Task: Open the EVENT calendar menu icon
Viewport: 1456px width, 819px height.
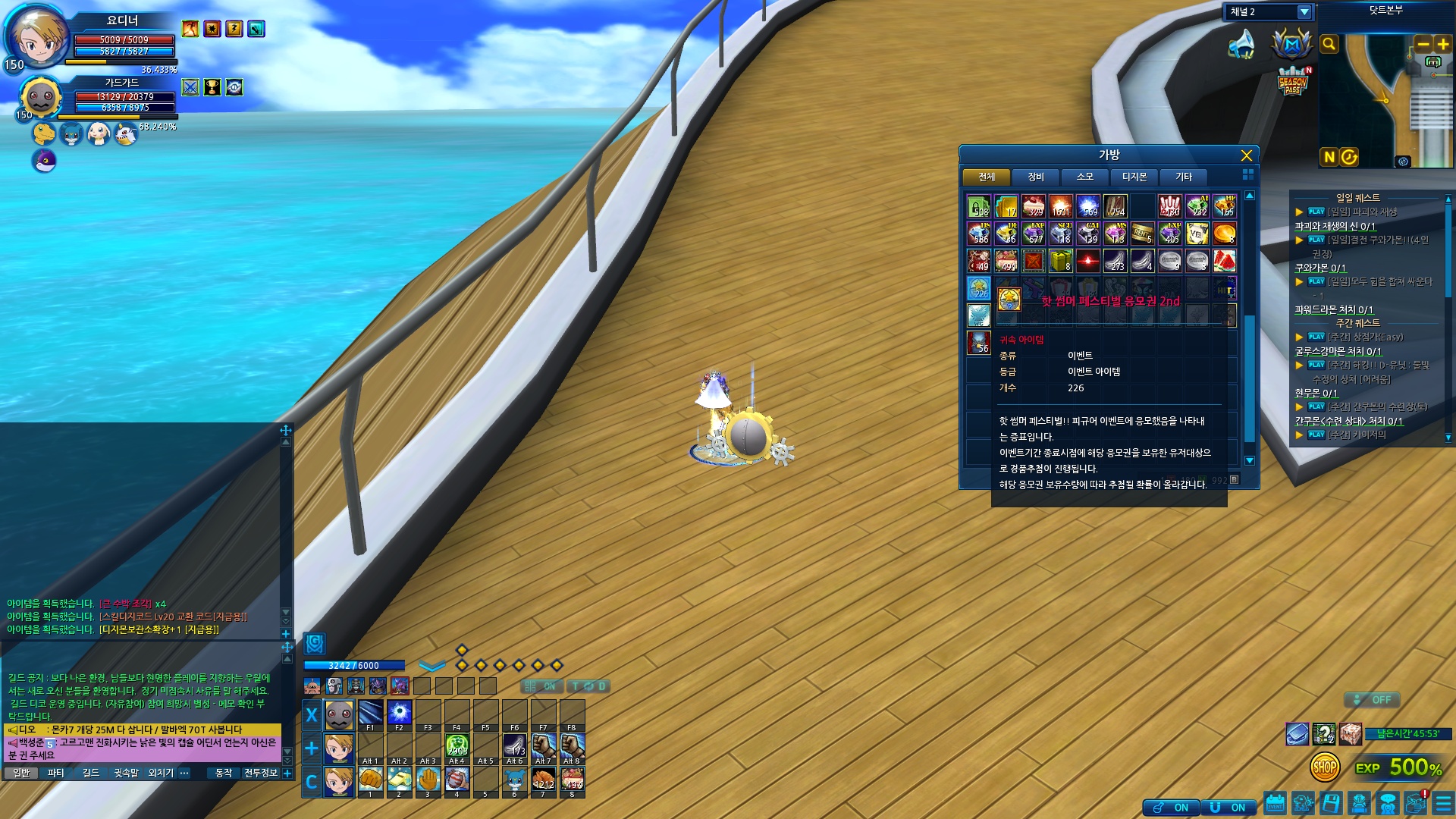Action: [x=1275, y=803]
